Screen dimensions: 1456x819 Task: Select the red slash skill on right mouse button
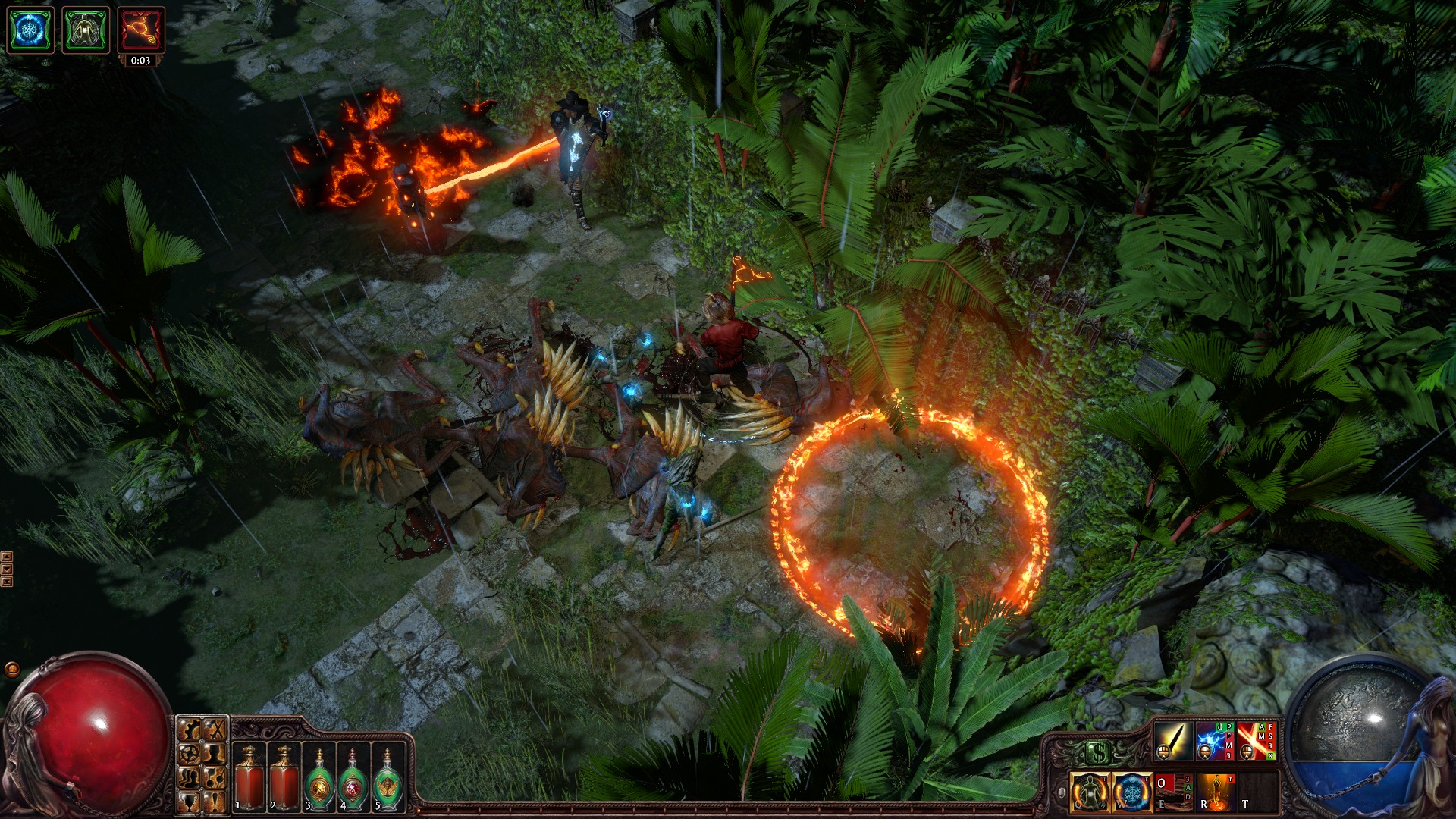[1257, 741]
